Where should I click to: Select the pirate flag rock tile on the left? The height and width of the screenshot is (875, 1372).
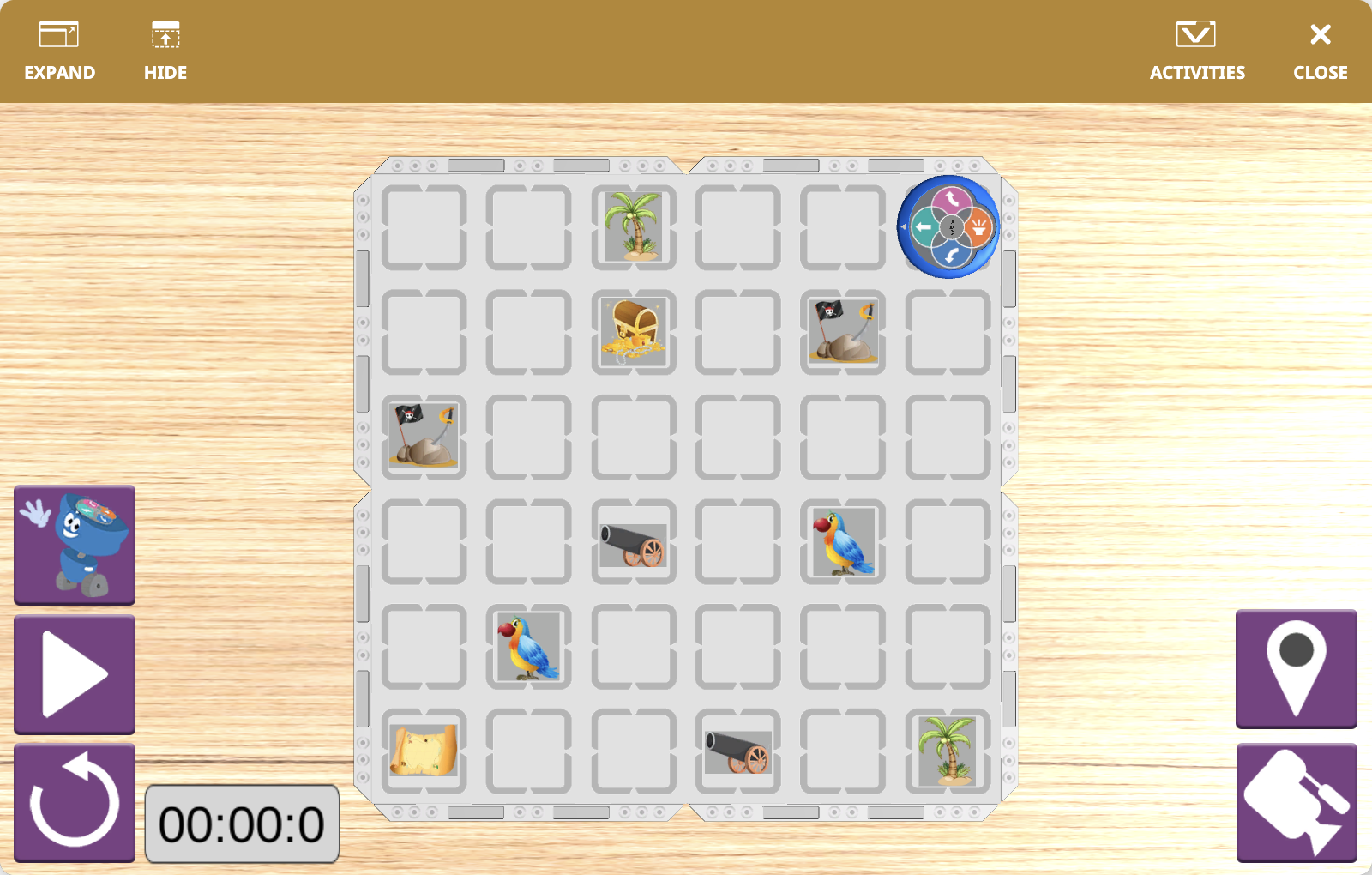click(424, 437)
